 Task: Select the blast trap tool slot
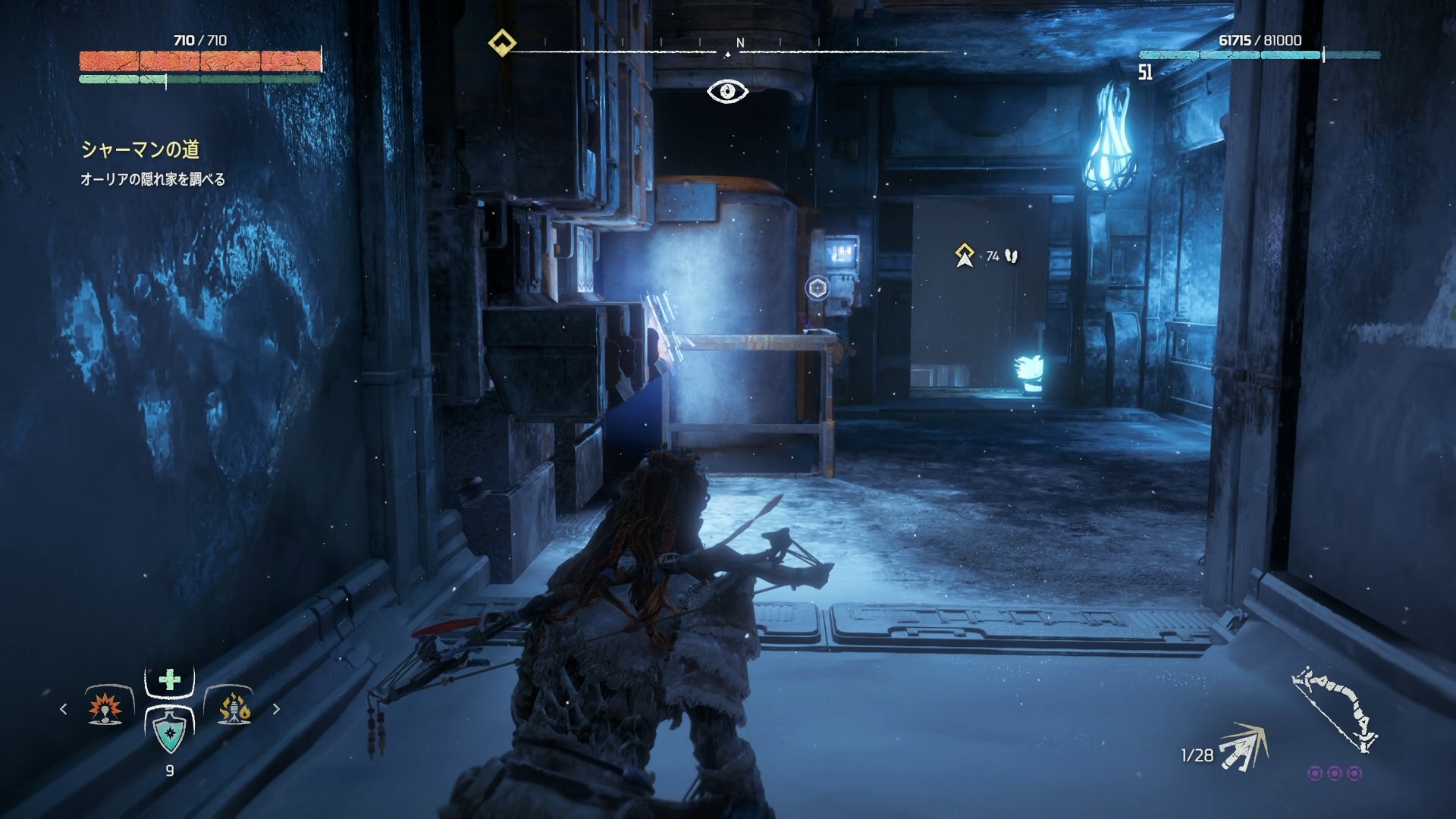(106, 708)
